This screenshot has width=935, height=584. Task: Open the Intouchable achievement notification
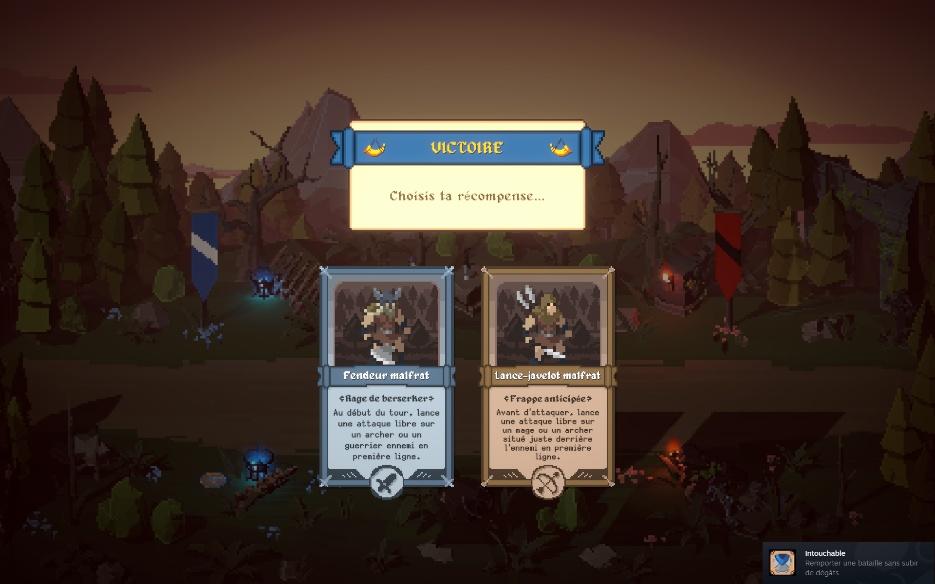coord(848,563)
